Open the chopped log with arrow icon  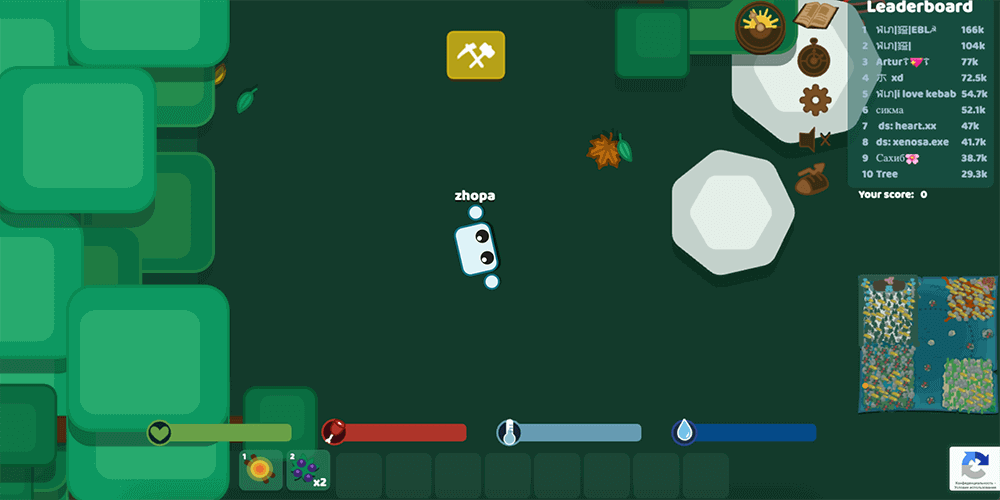(812, 179)
